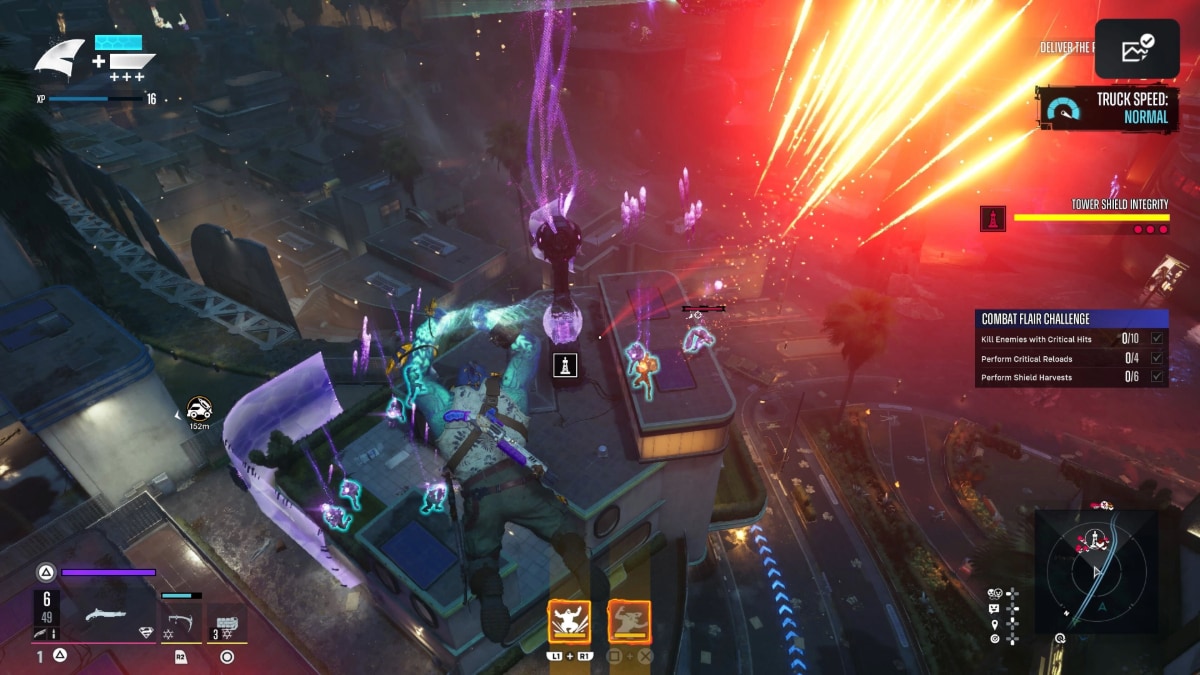Screen dimensions: 1200x675
Task: Select the tower objective marker icon
Action: click(566, 366)
